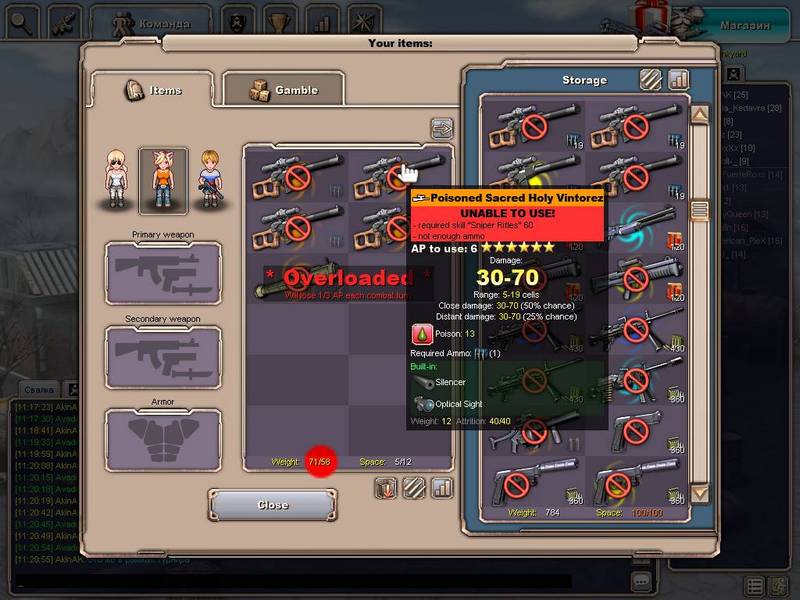
Task: Click the empty Primary weapon slot
Action: pos(163,272)
